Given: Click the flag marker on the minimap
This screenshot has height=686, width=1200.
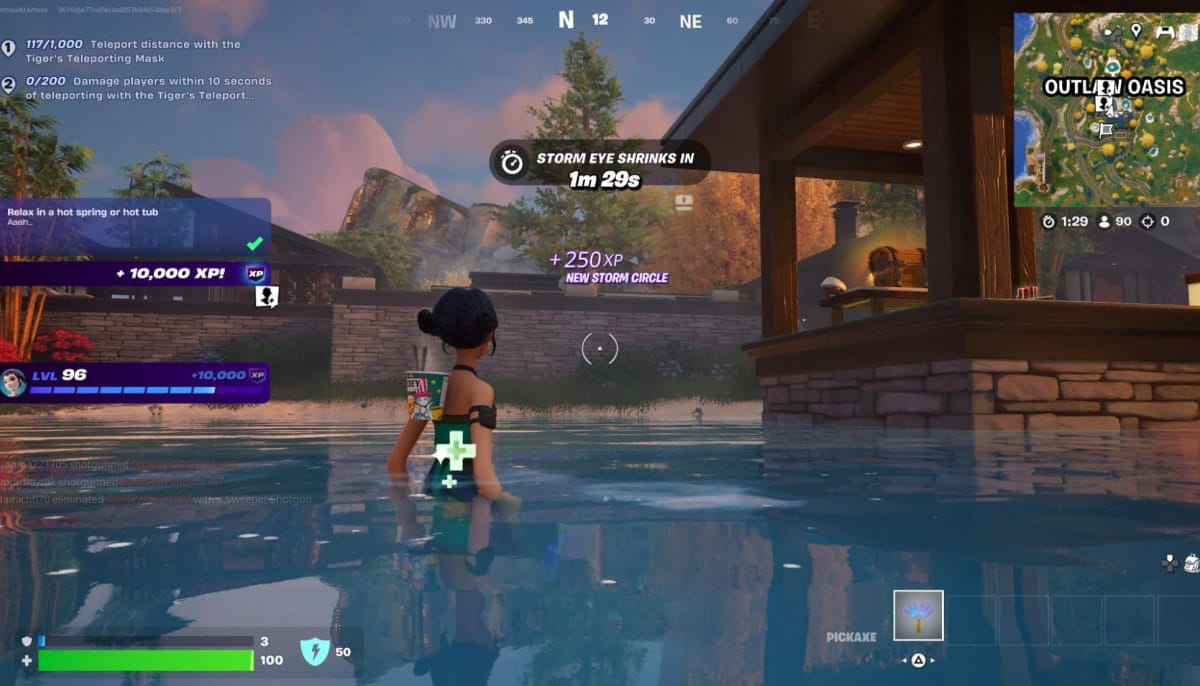Looking at the screenshot, I should coord(1106,130).
